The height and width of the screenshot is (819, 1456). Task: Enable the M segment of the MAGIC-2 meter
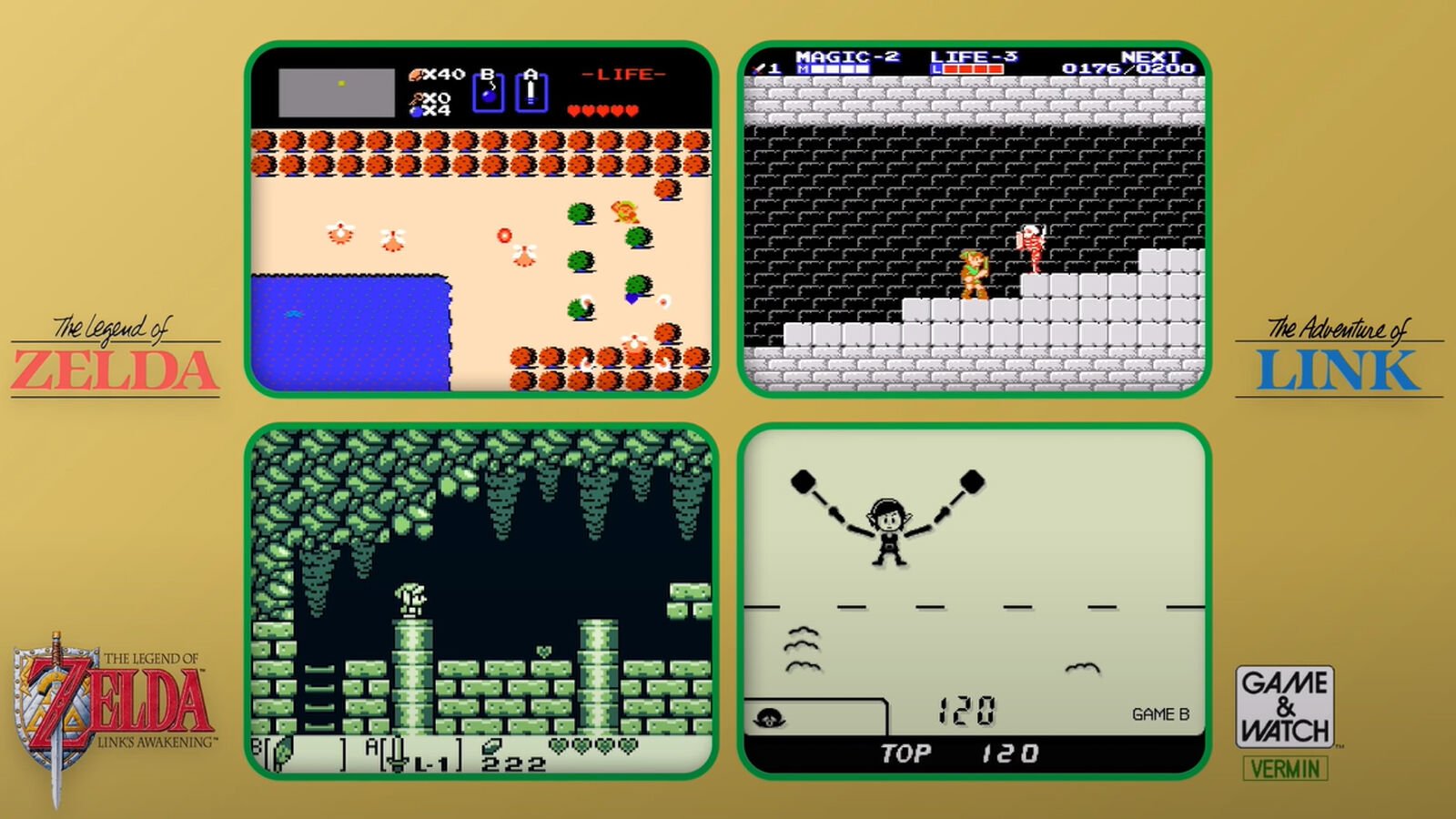coord(803,68)
